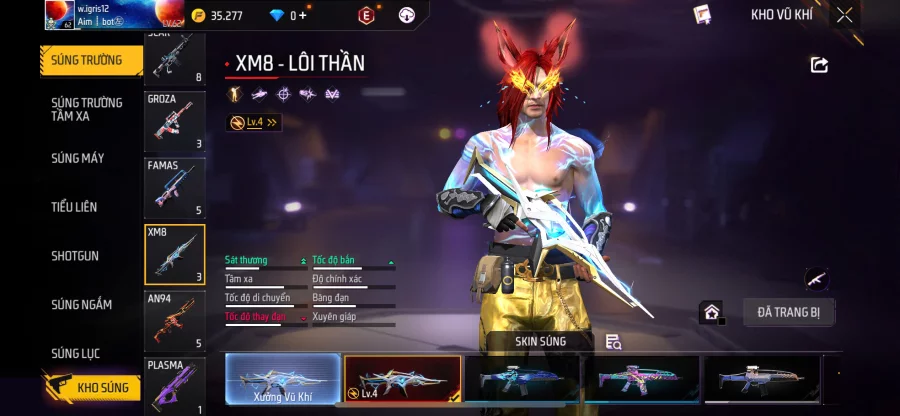
Task: Pick the PLASMA weapon tile
Action: (x=175, y=386)
